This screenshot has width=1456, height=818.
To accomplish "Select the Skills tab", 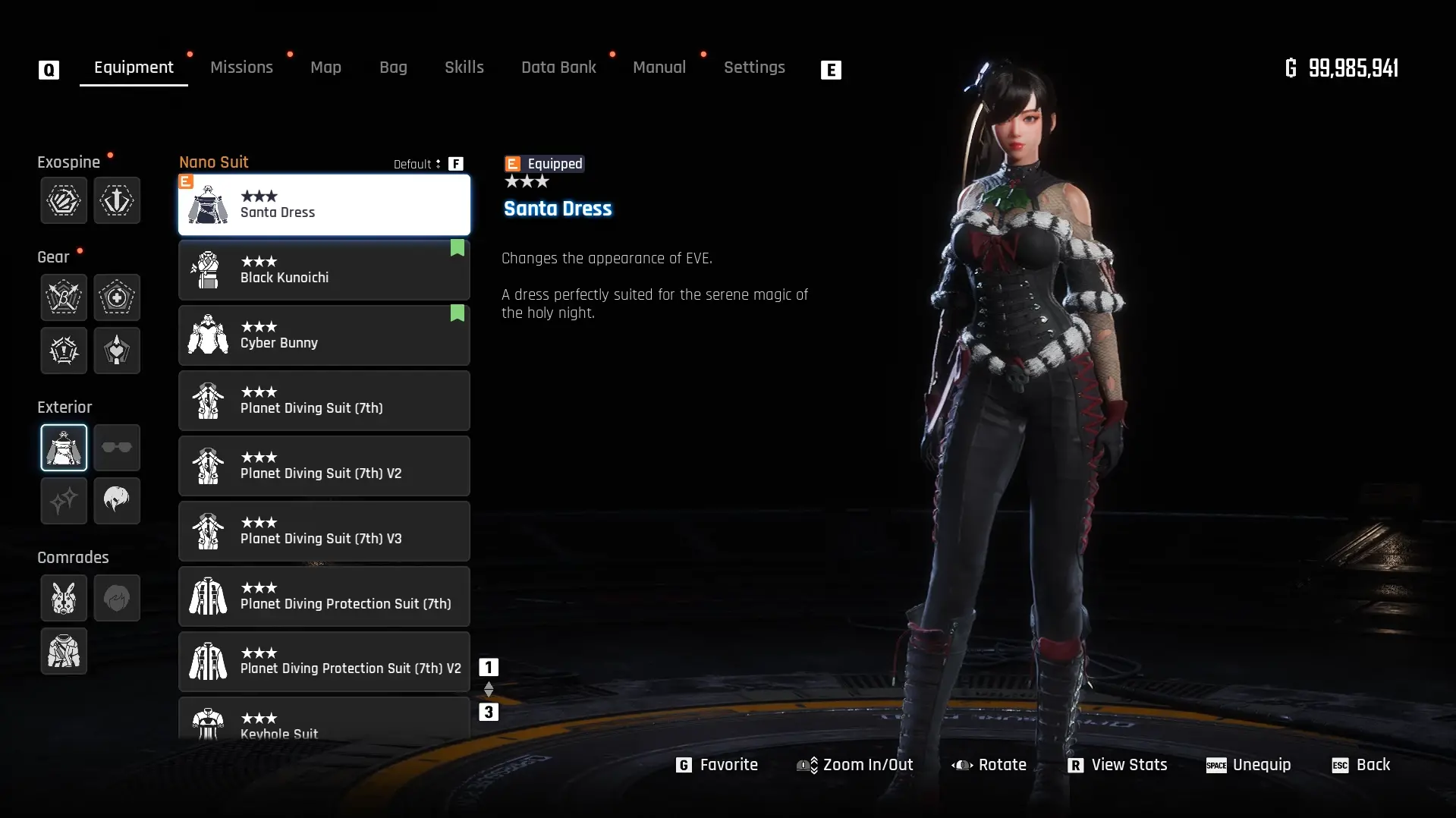I will pos(464,68).
